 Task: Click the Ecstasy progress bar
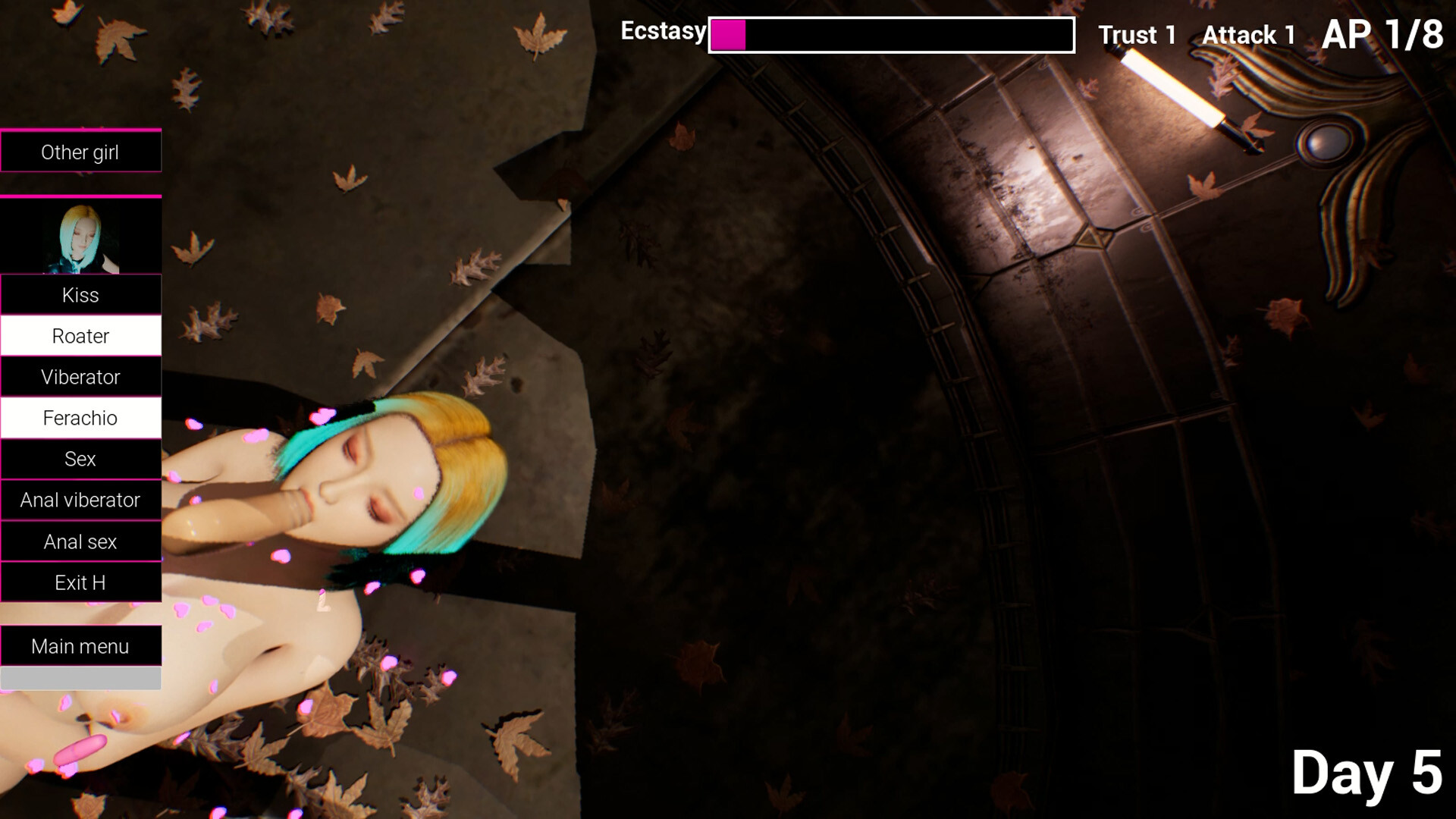[891, 33]
